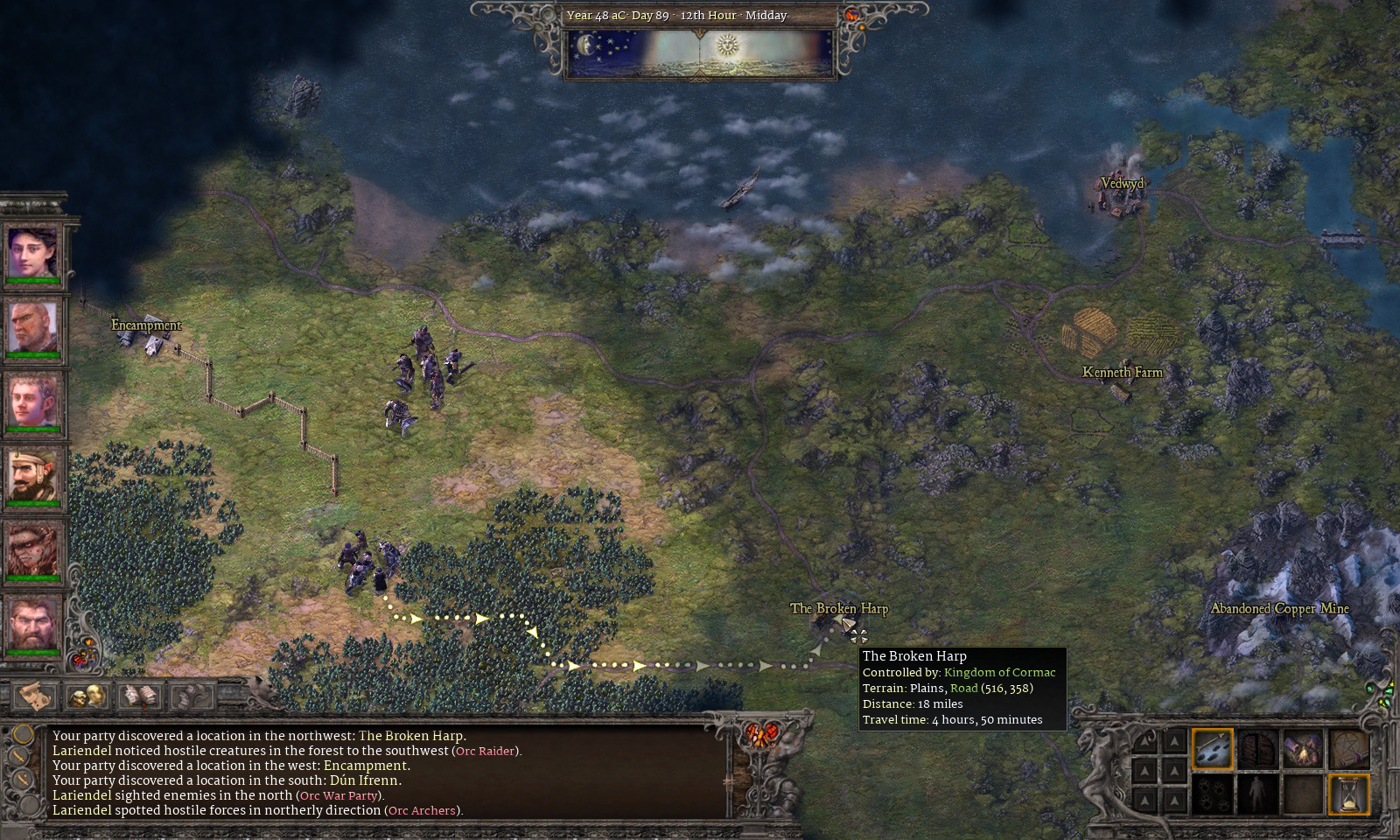
Task: Open the party roster faces icon
Action: pos(85,696)
